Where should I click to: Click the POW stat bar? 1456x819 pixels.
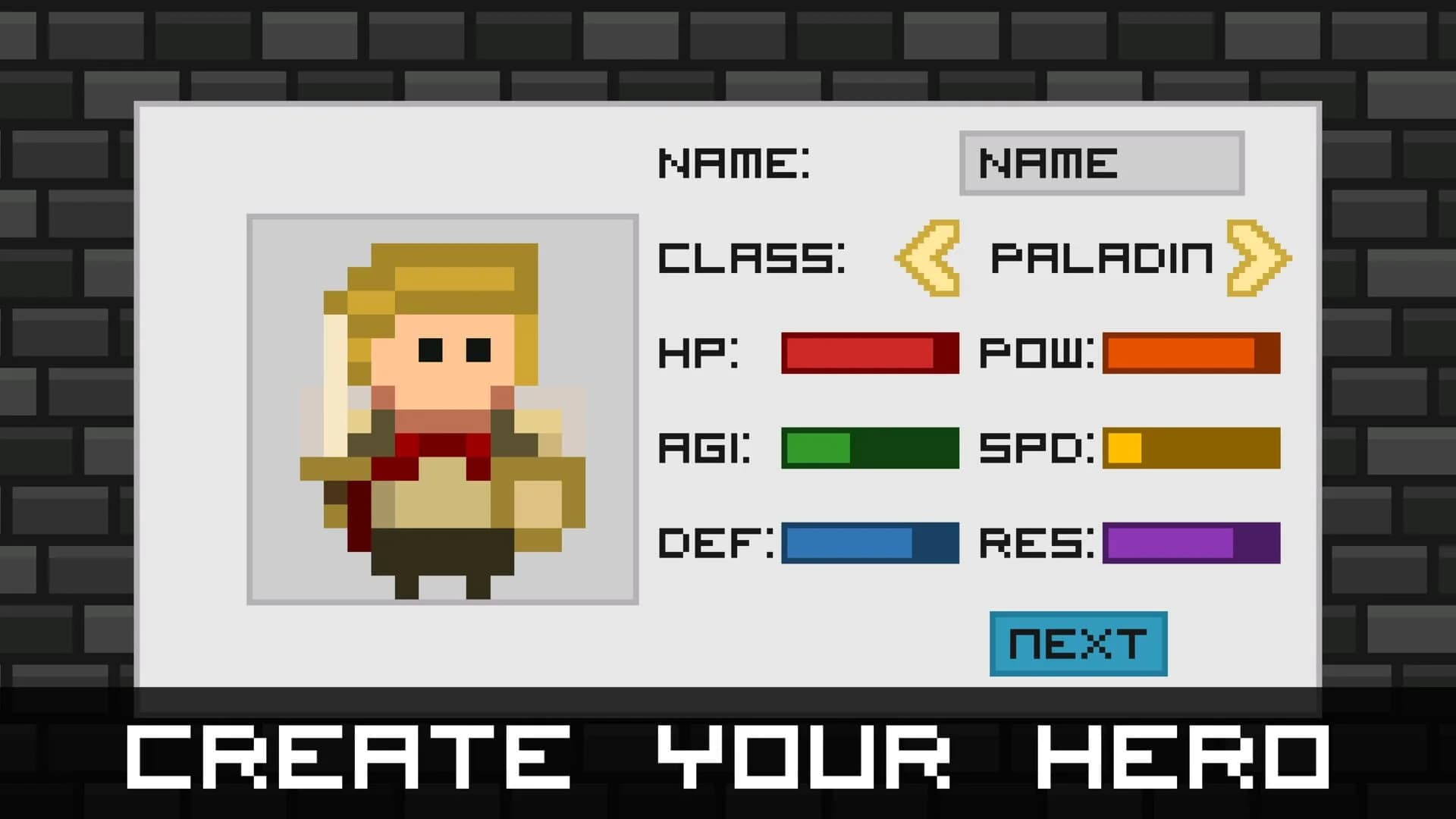[x=1191, y=353]
